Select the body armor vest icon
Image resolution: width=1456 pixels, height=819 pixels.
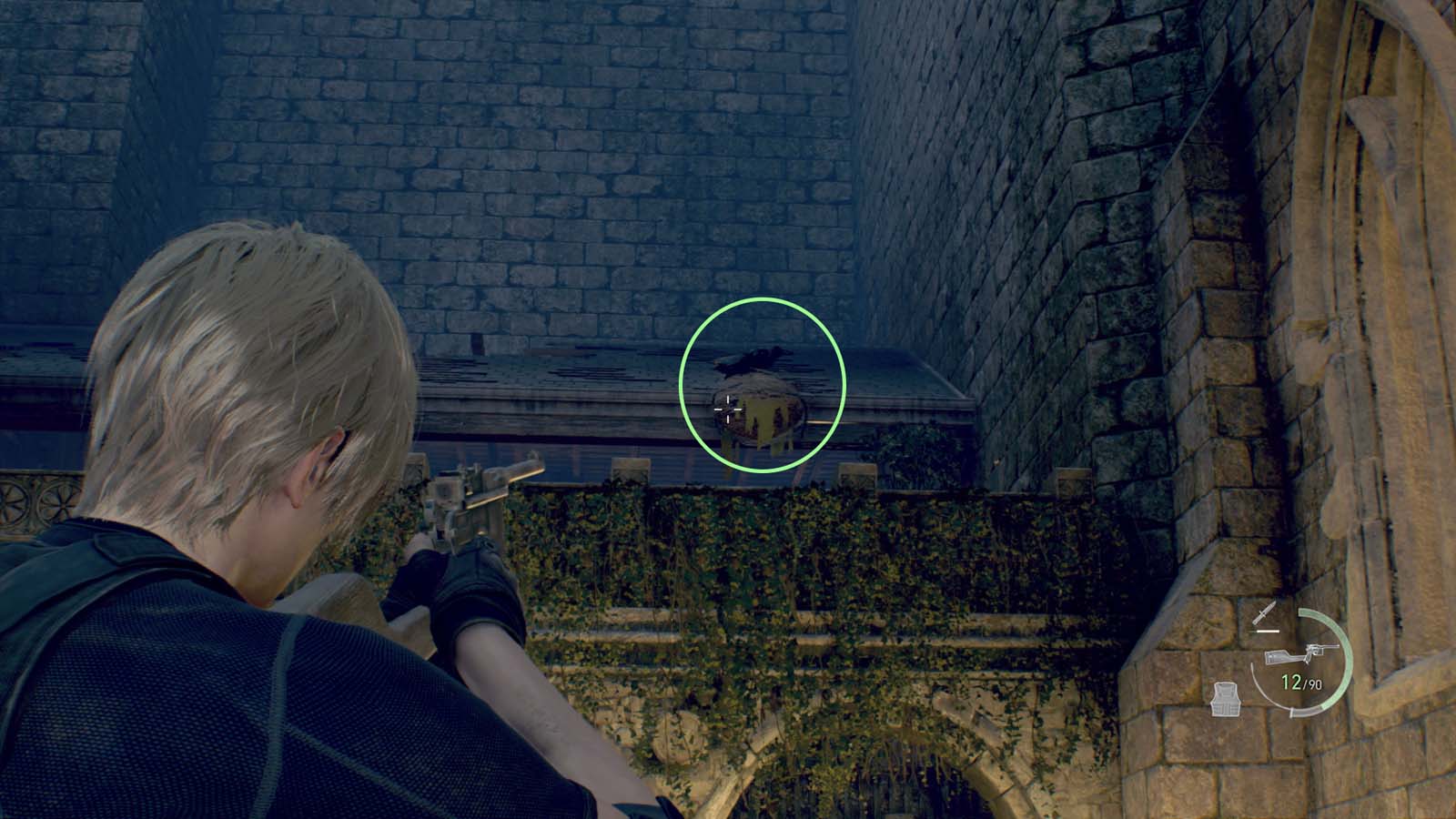[x=1225, y=699]
